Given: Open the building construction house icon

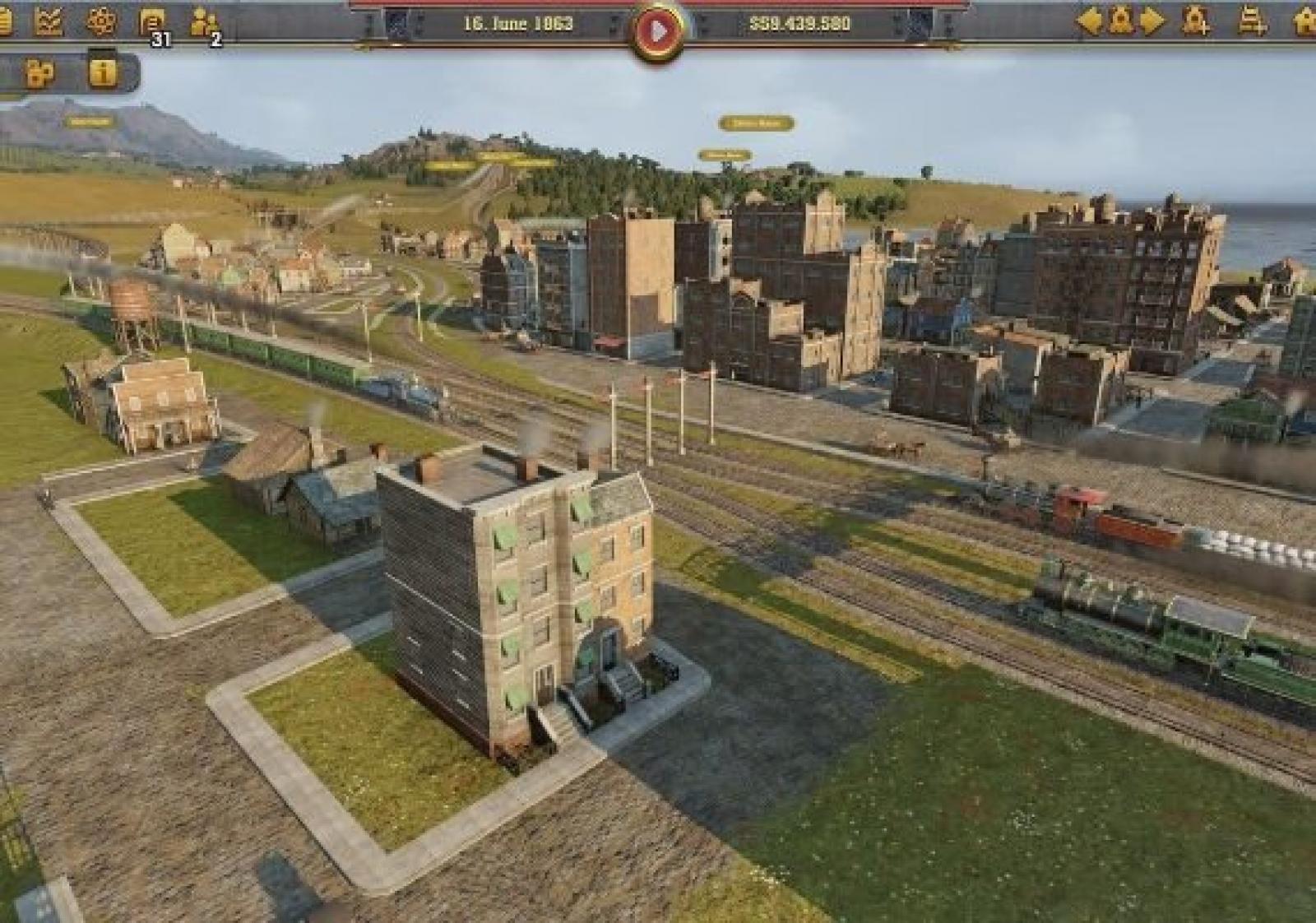Looking at the screenshot, I should click(1304, 21).
